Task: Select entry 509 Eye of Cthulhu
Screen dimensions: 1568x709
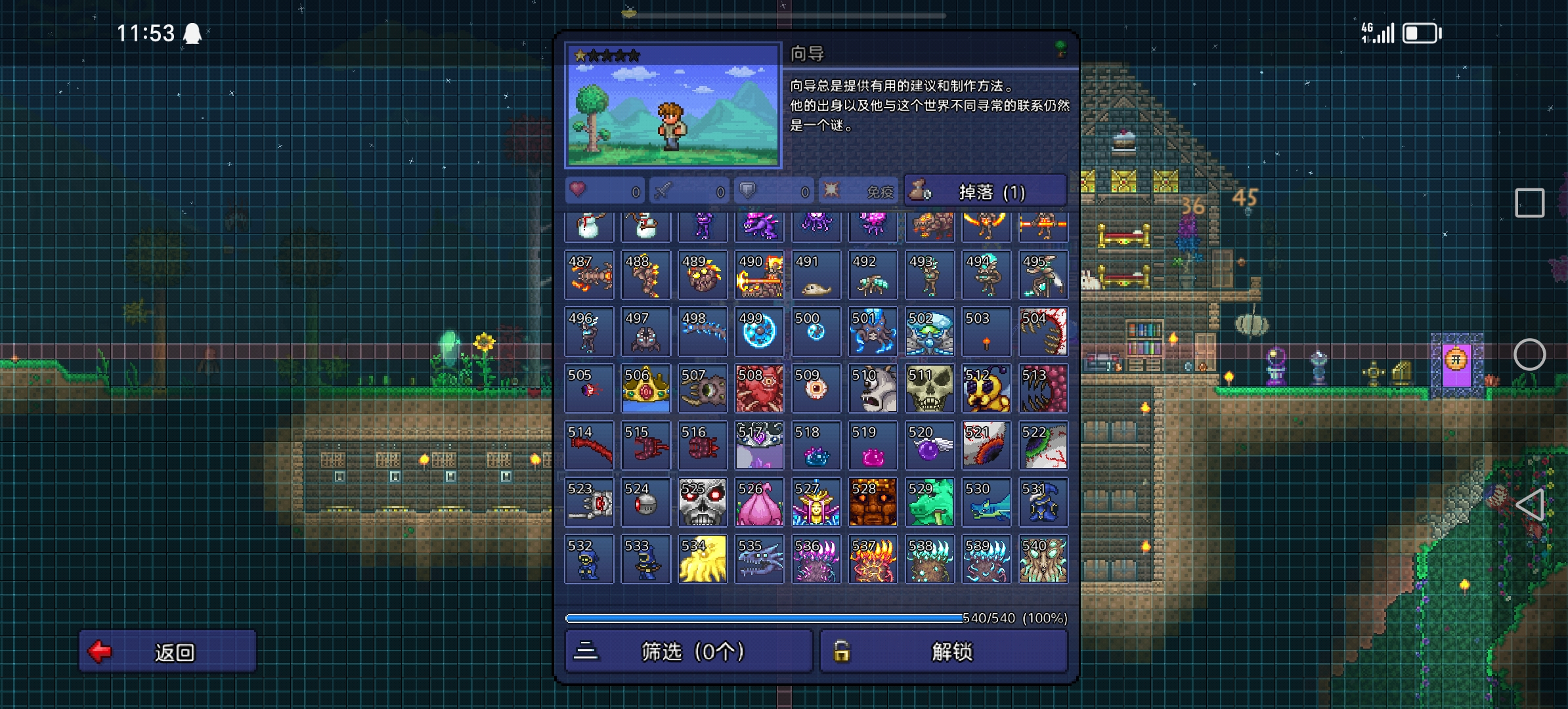Action: 816,389
